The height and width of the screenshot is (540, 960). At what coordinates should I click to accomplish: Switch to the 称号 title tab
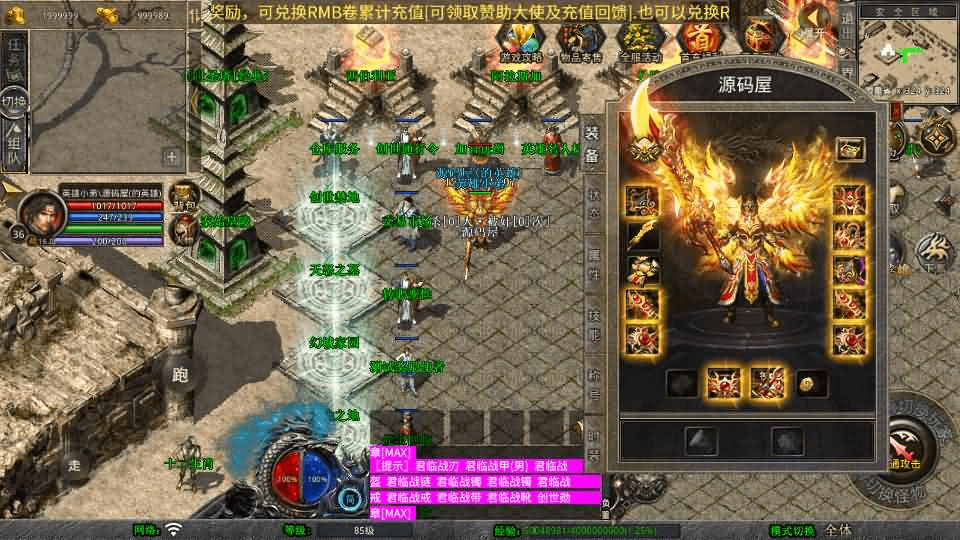[x=593, y=380]
